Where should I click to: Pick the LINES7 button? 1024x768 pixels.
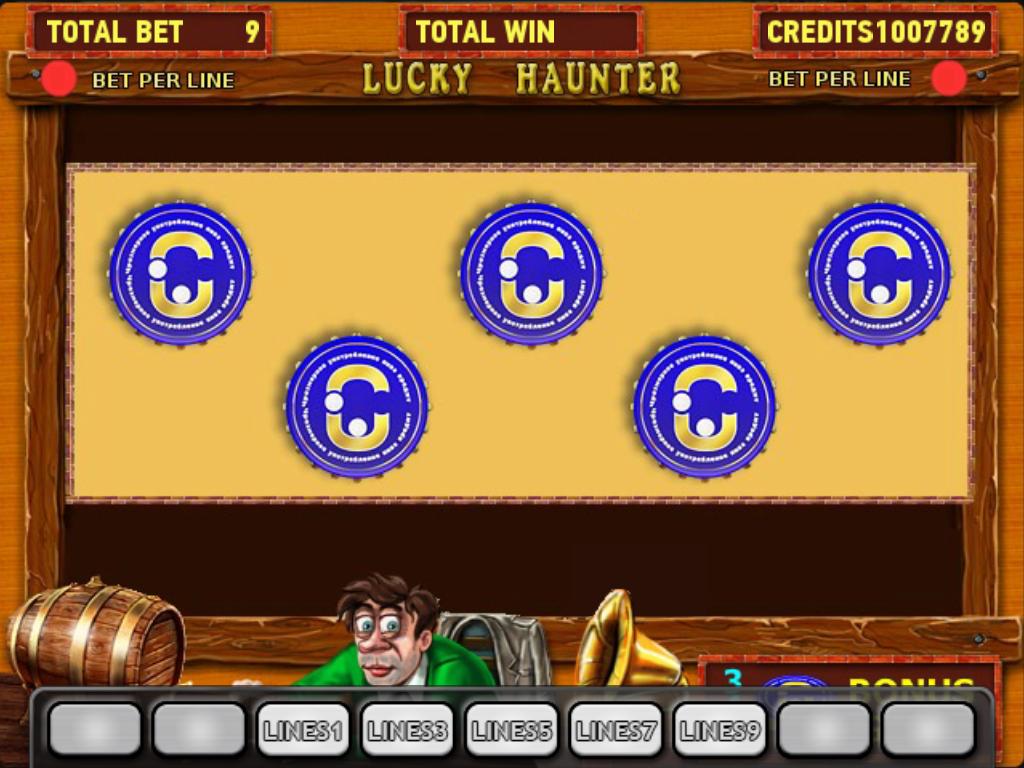coord(615,730)
